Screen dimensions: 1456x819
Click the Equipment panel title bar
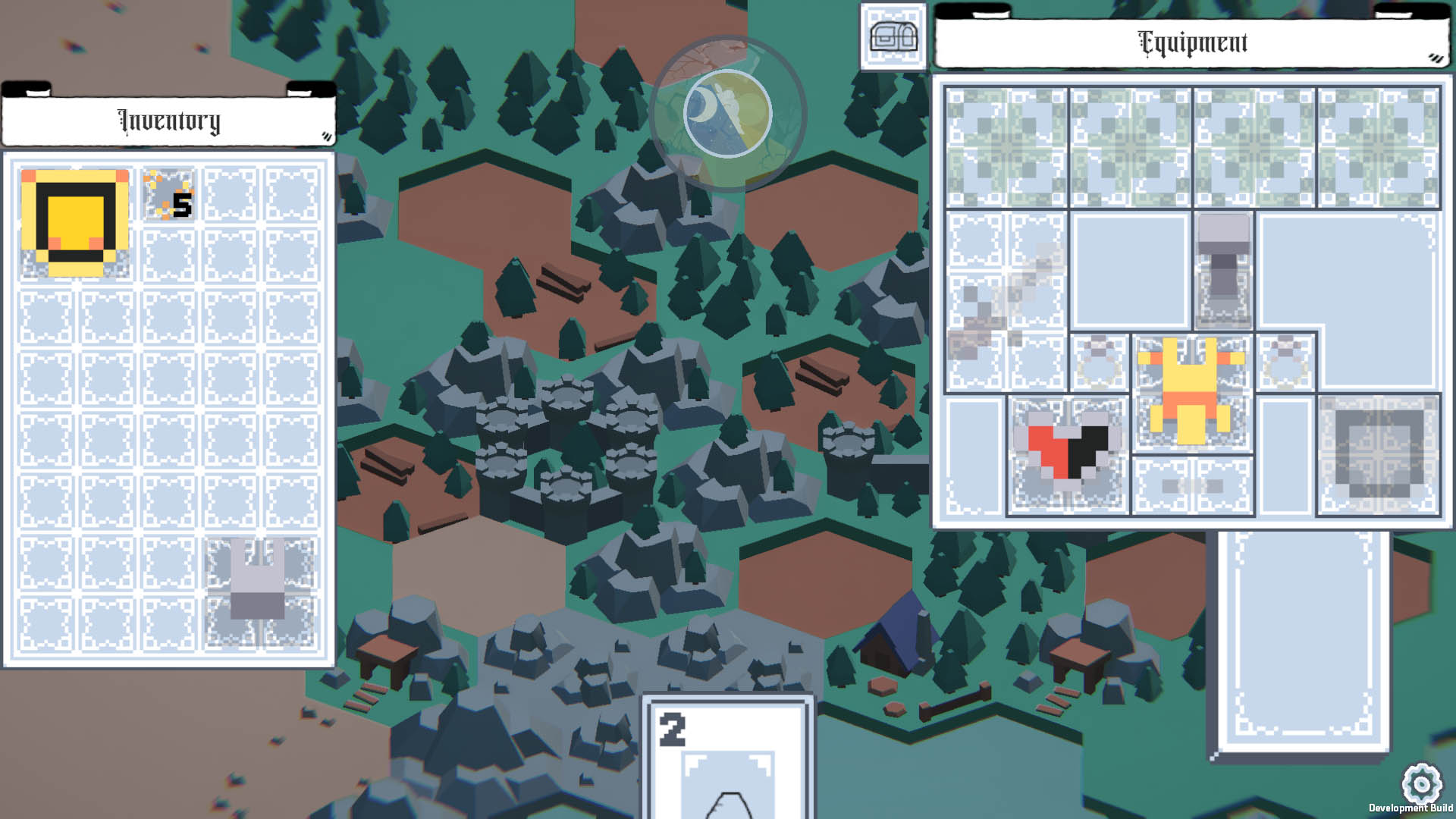1191,43
